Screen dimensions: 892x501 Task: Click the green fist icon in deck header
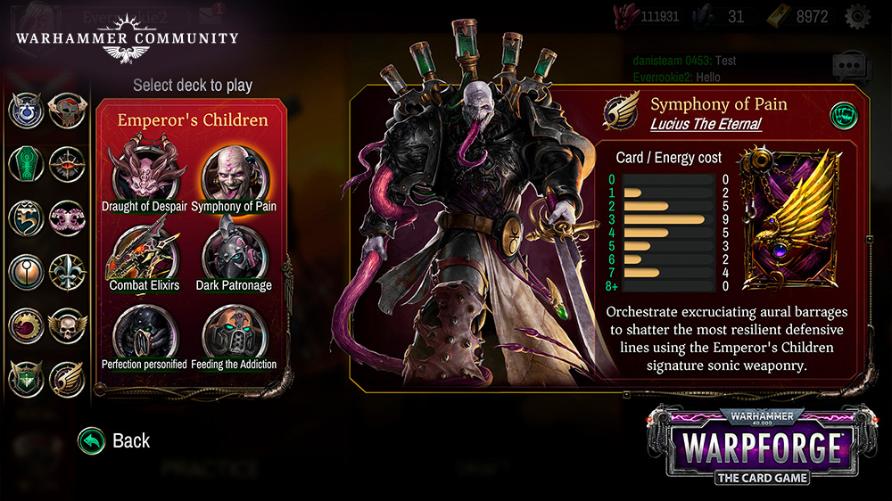point(843,115)
